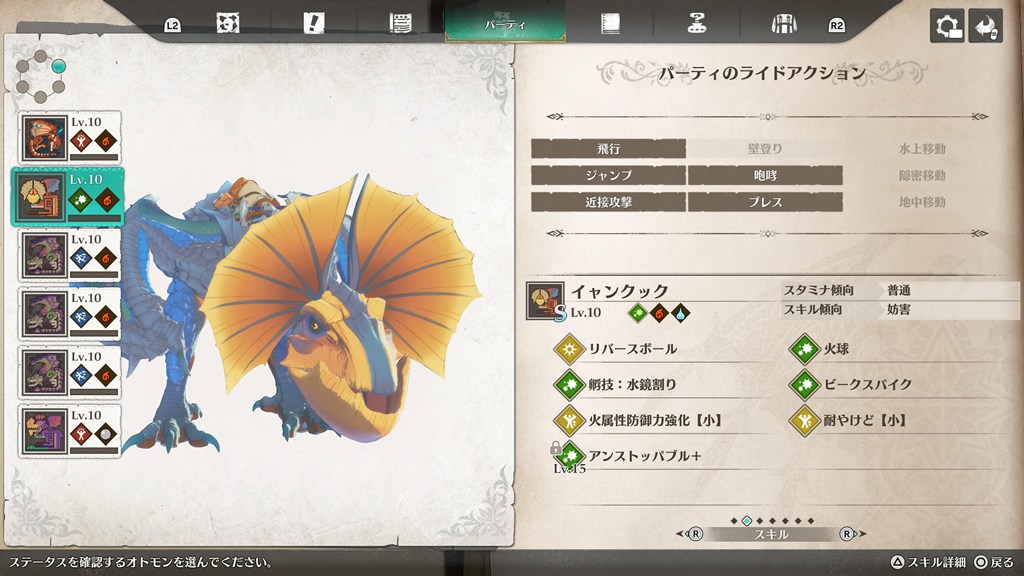
Task: Switch to the book notes tab
Action: coord(609,24)
